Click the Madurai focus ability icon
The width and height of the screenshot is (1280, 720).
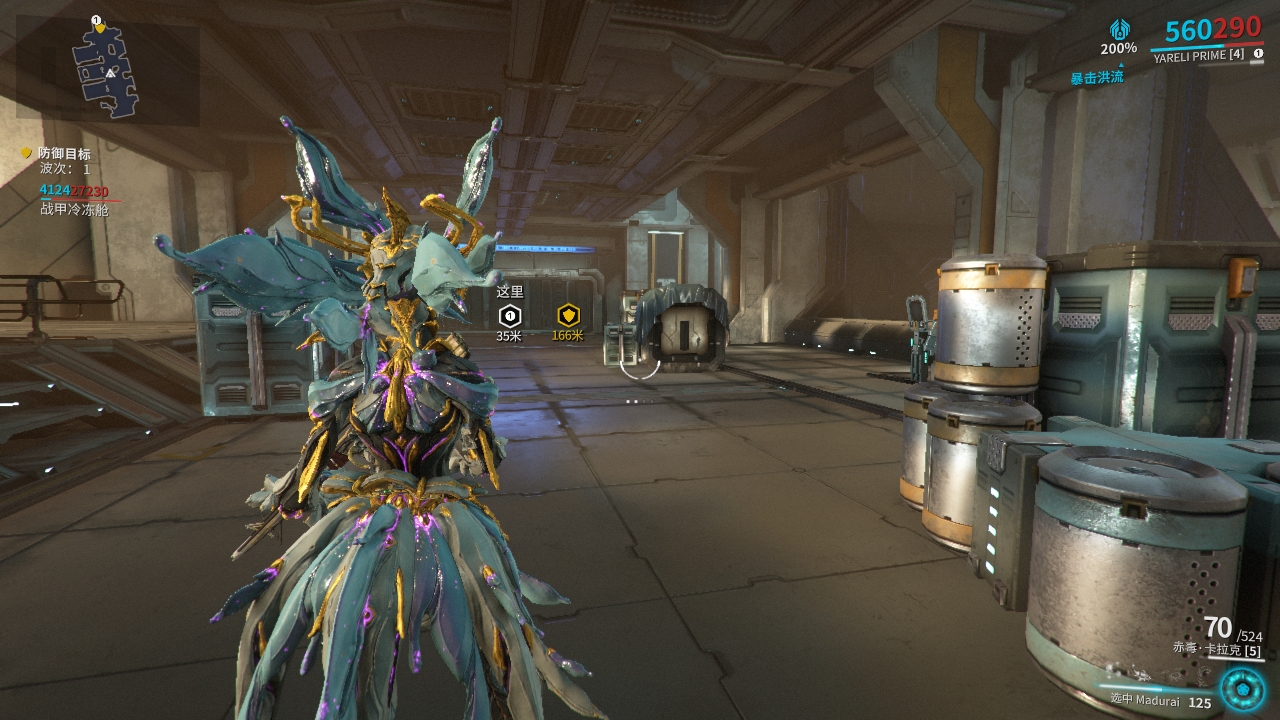pos(1242,688)
